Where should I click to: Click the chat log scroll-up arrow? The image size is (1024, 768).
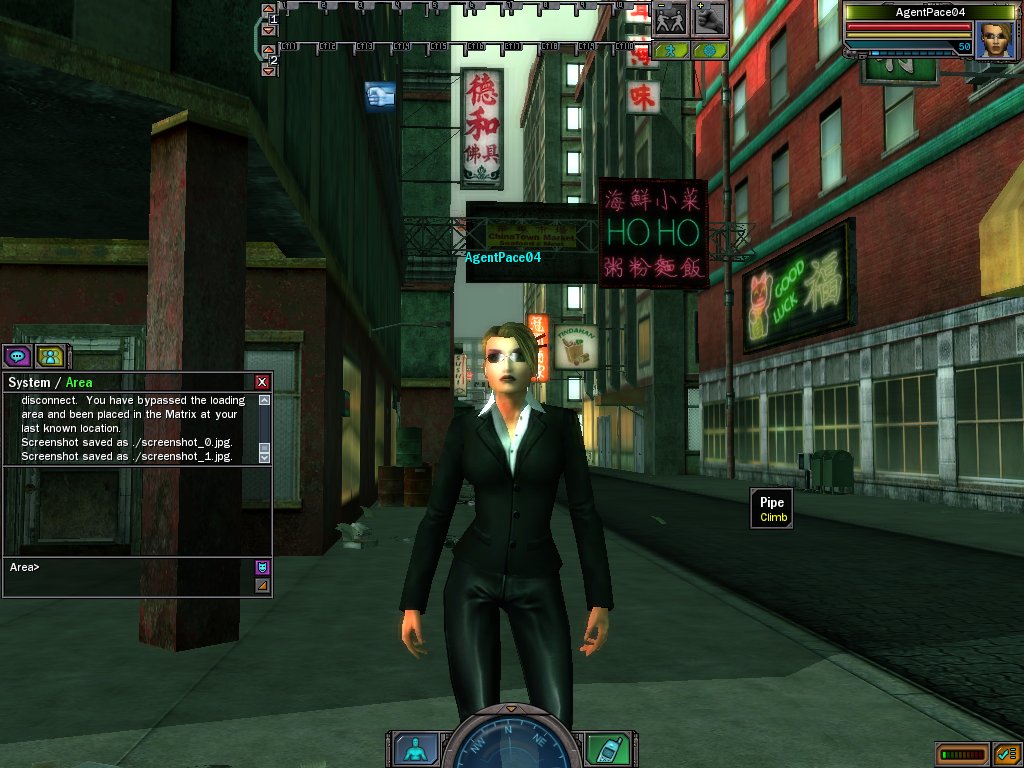click(264, 400)
